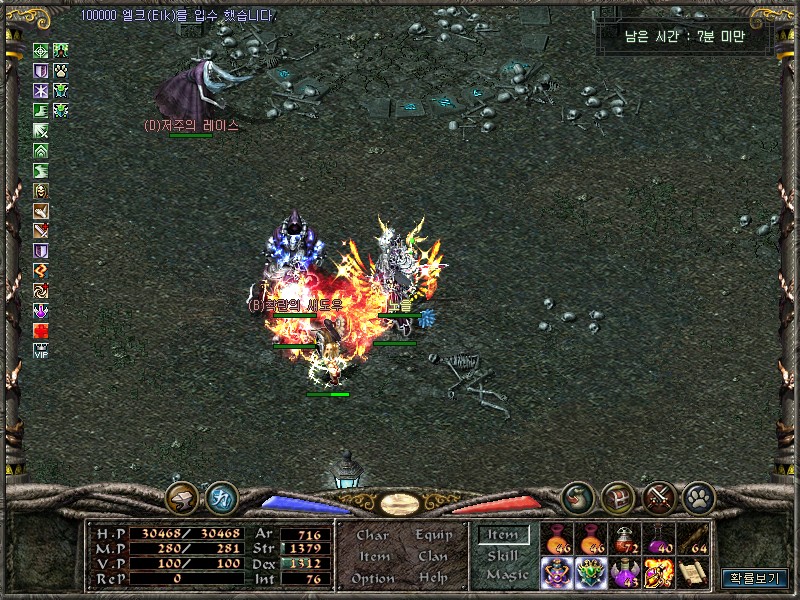The image size is (800, 600).
Task: Open the Char menu
Action: [372, 536]
